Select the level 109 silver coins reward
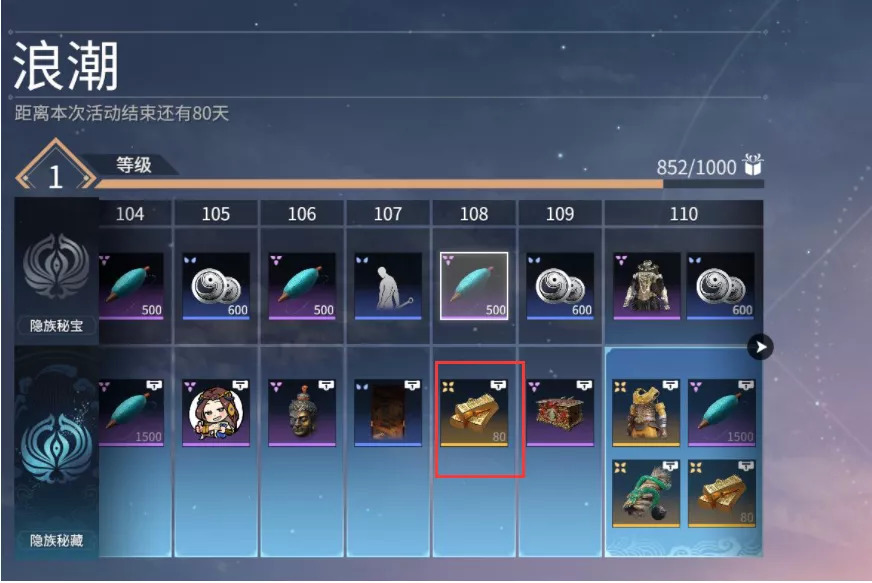 click(x=560, y=285)
